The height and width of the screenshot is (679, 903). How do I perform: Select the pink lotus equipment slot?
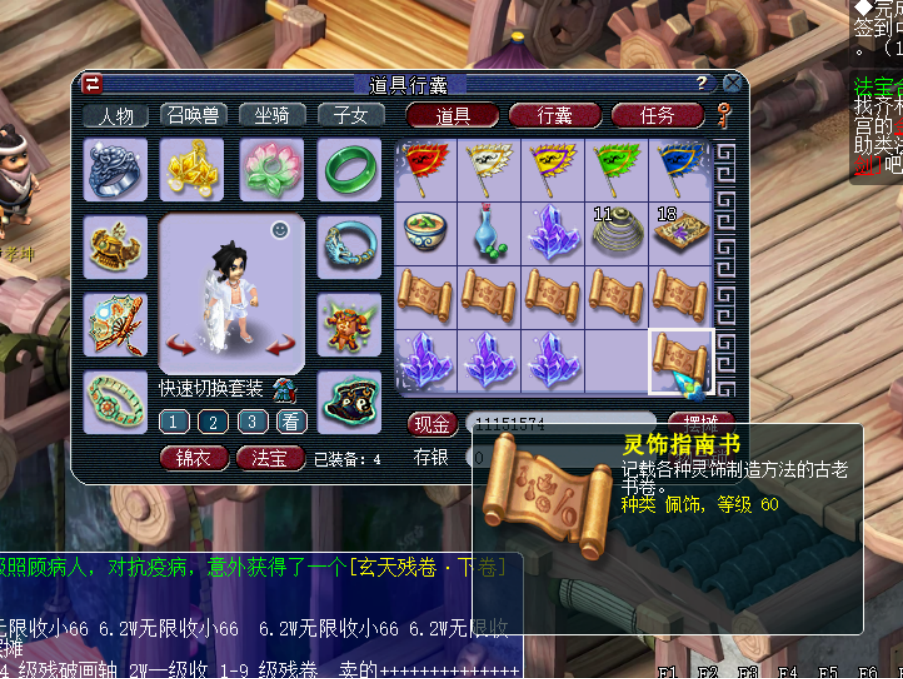click(271, 170)
